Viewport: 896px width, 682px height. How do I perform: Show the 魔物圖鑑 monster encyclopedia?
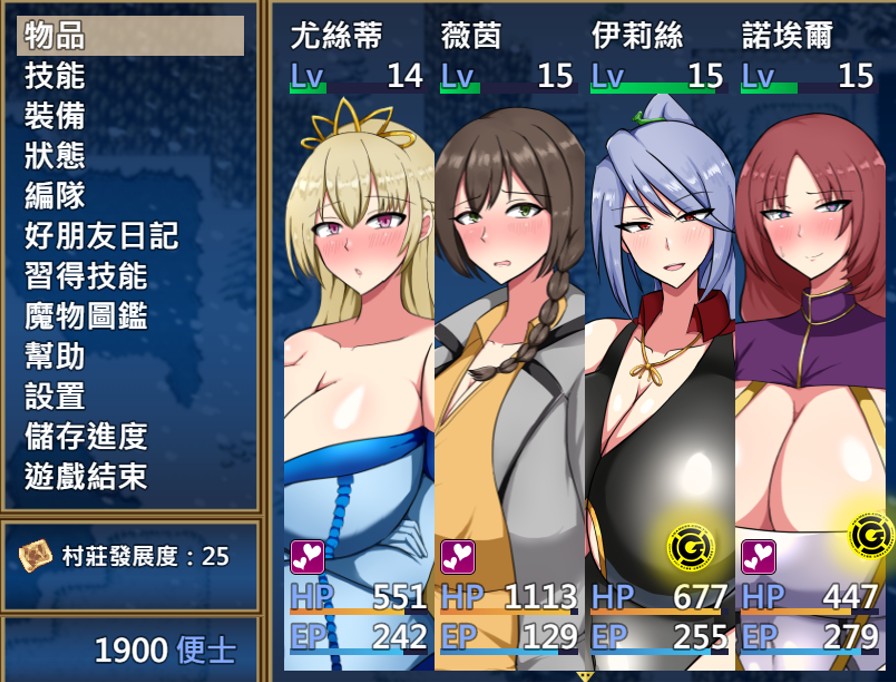point(130,316)
